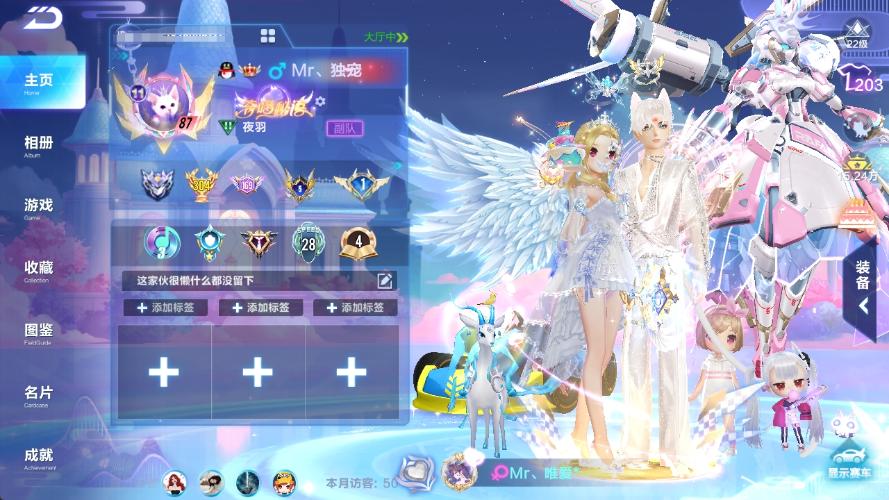
Task: Select the gold trophy medal numbered 304
Action: (203, 183)
